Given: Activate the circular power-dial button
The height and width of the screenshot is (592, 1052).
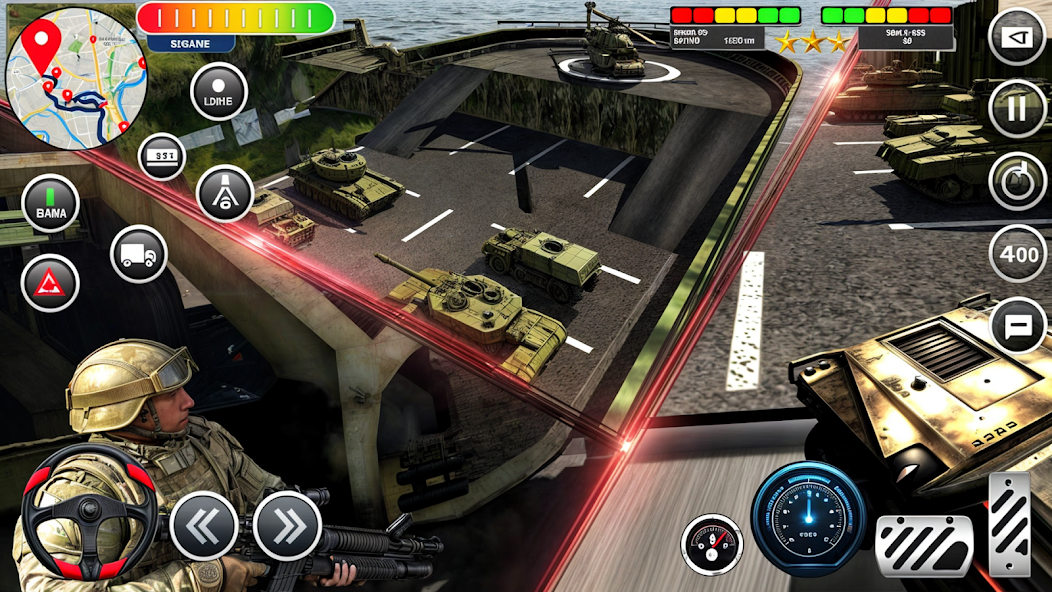Looking at the screenshot, I should point(1017,181).
